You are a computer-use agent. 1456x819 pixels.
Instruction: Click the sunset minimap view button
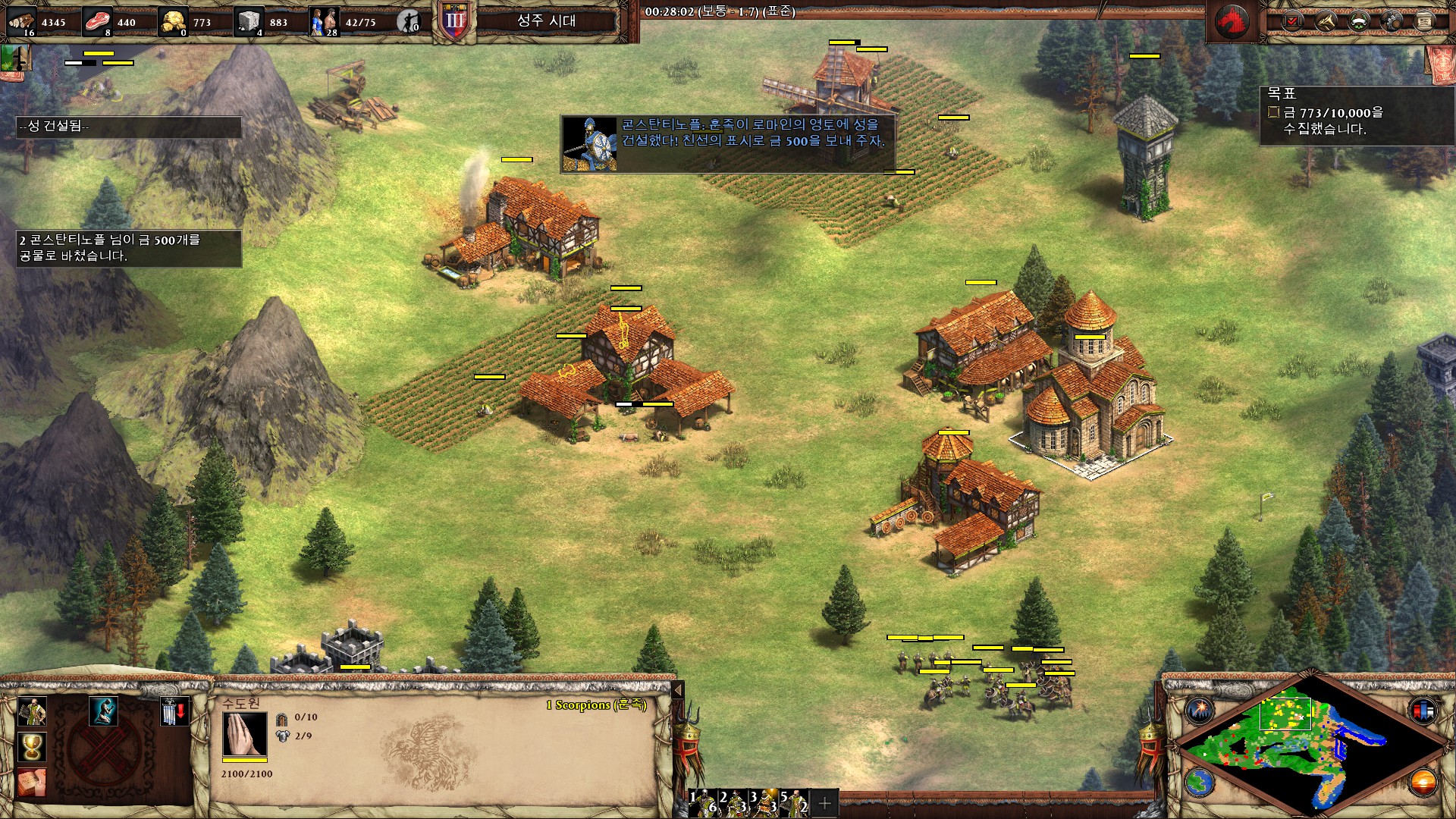(x=1423, y=782)
